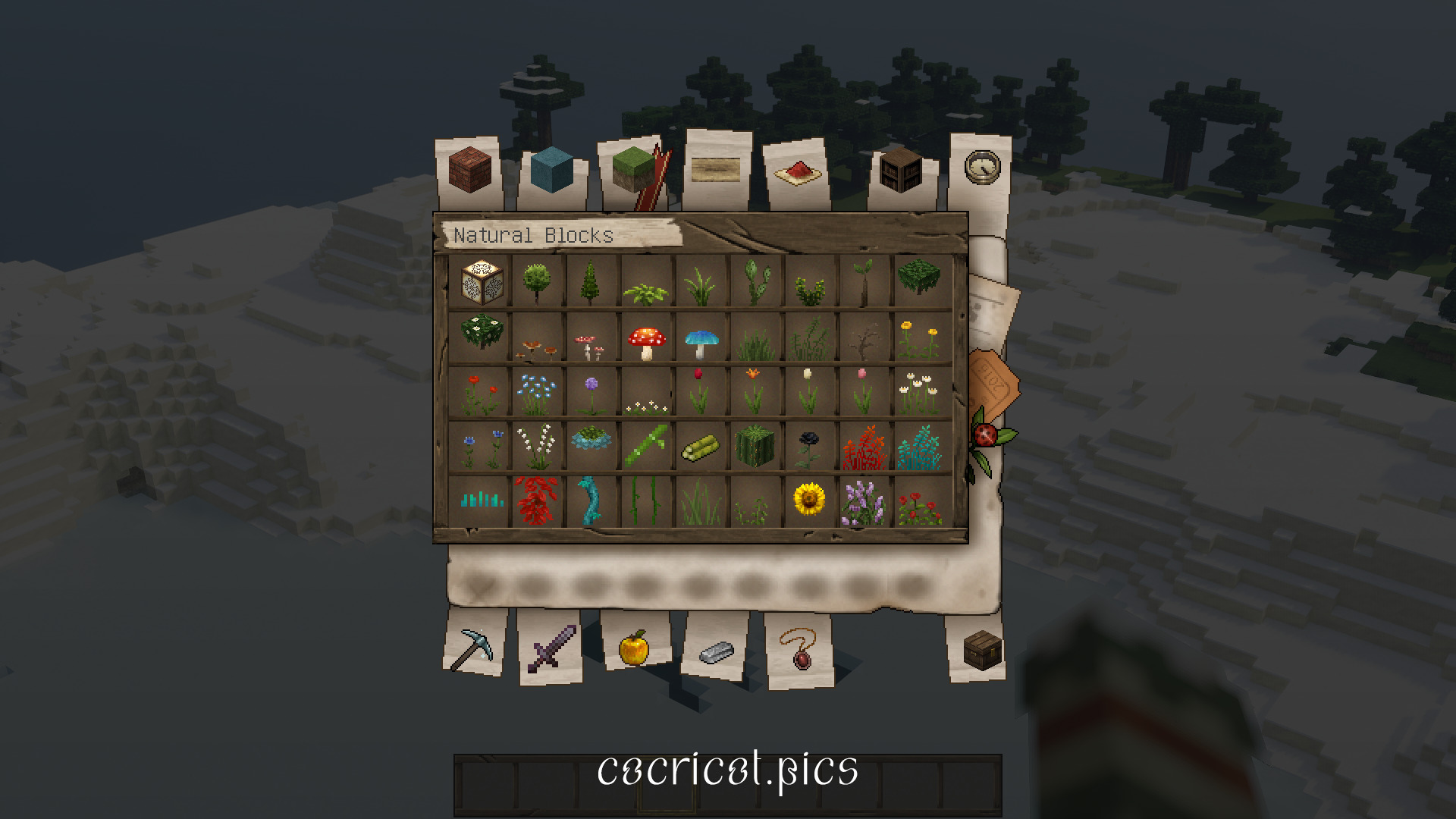Screen dimensions: 1456x819
Task: Select the blue warped fungus
Action: (701, 340)
